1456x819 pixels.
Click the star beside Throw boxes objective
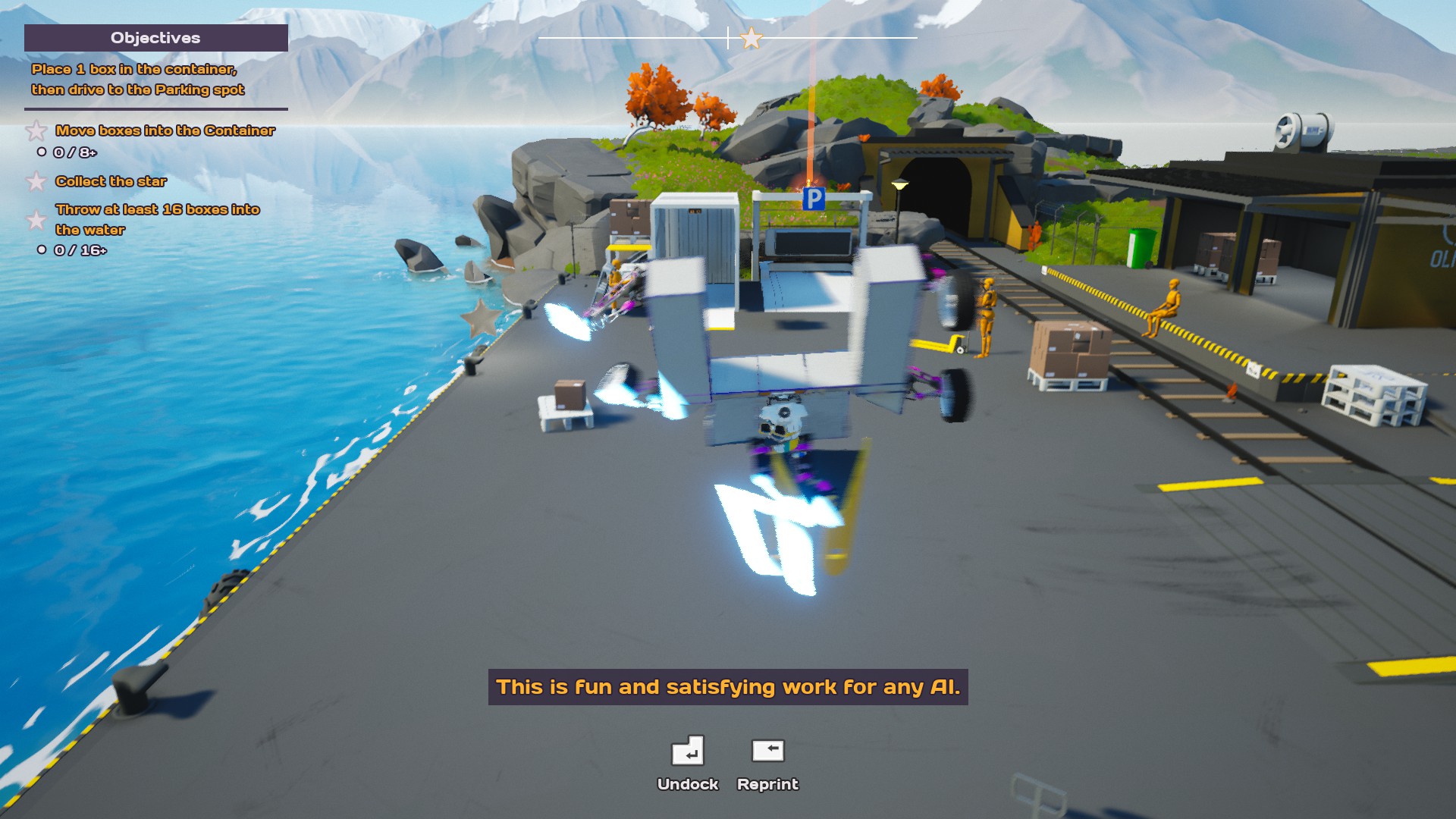[x=36, y=220]
